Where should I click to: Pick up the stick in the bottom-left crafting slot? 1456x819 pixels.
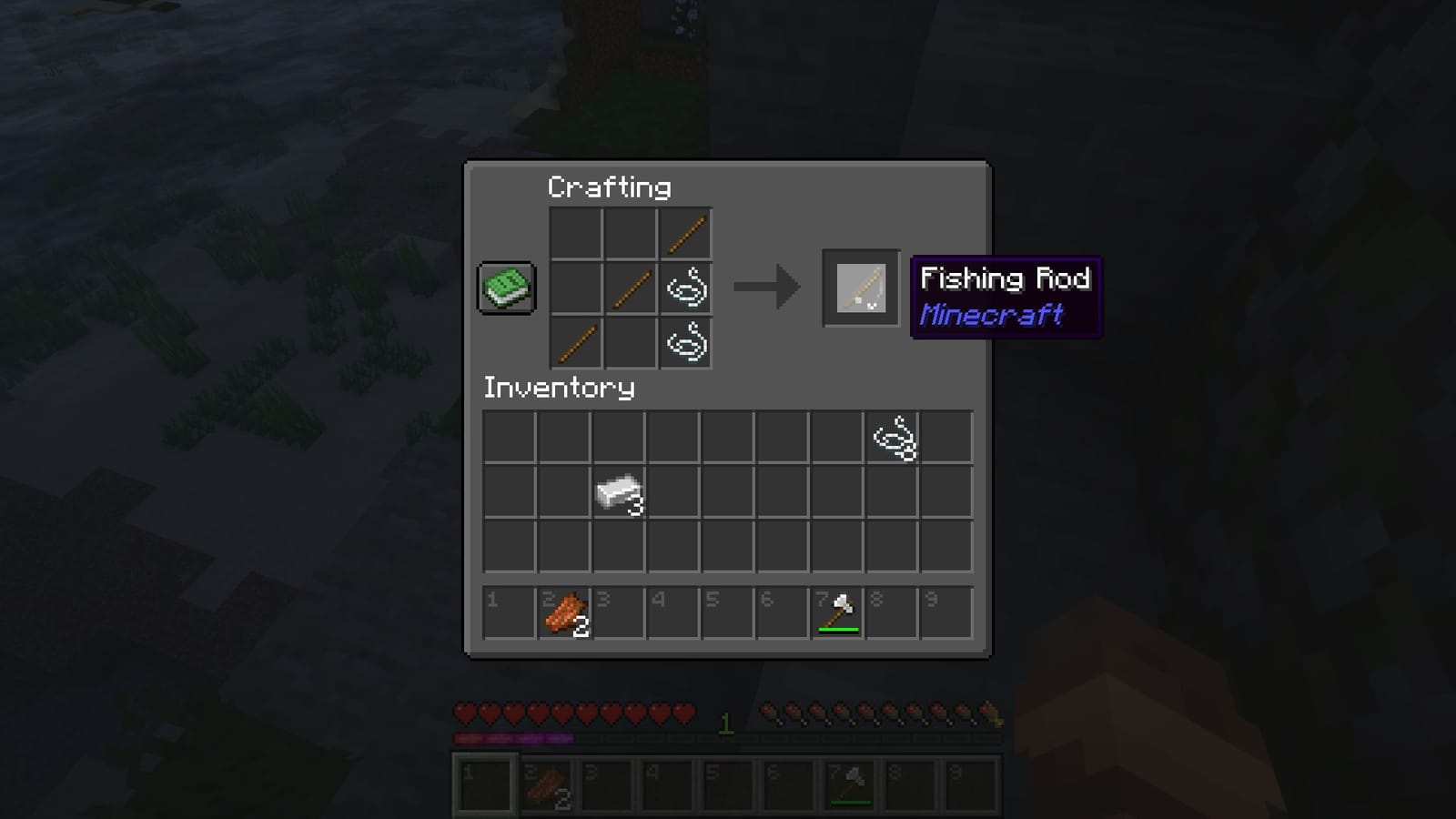[576, 343]
